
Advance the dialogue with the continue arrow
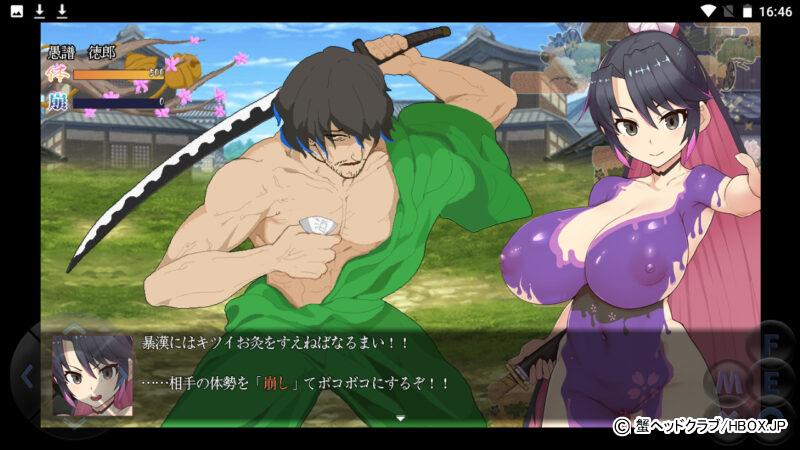400,416
